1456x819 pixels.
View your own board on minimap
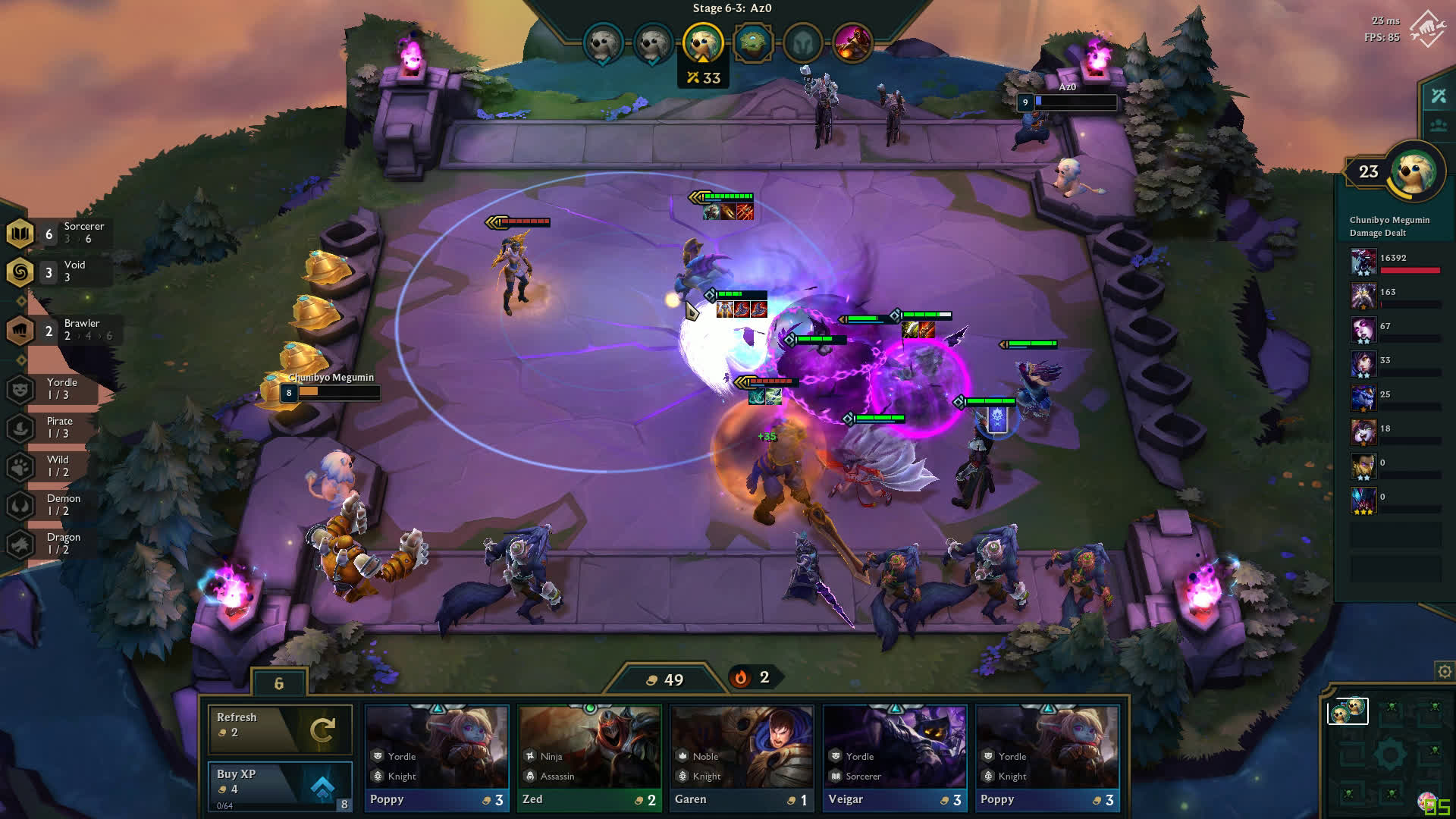(1348, 711)
